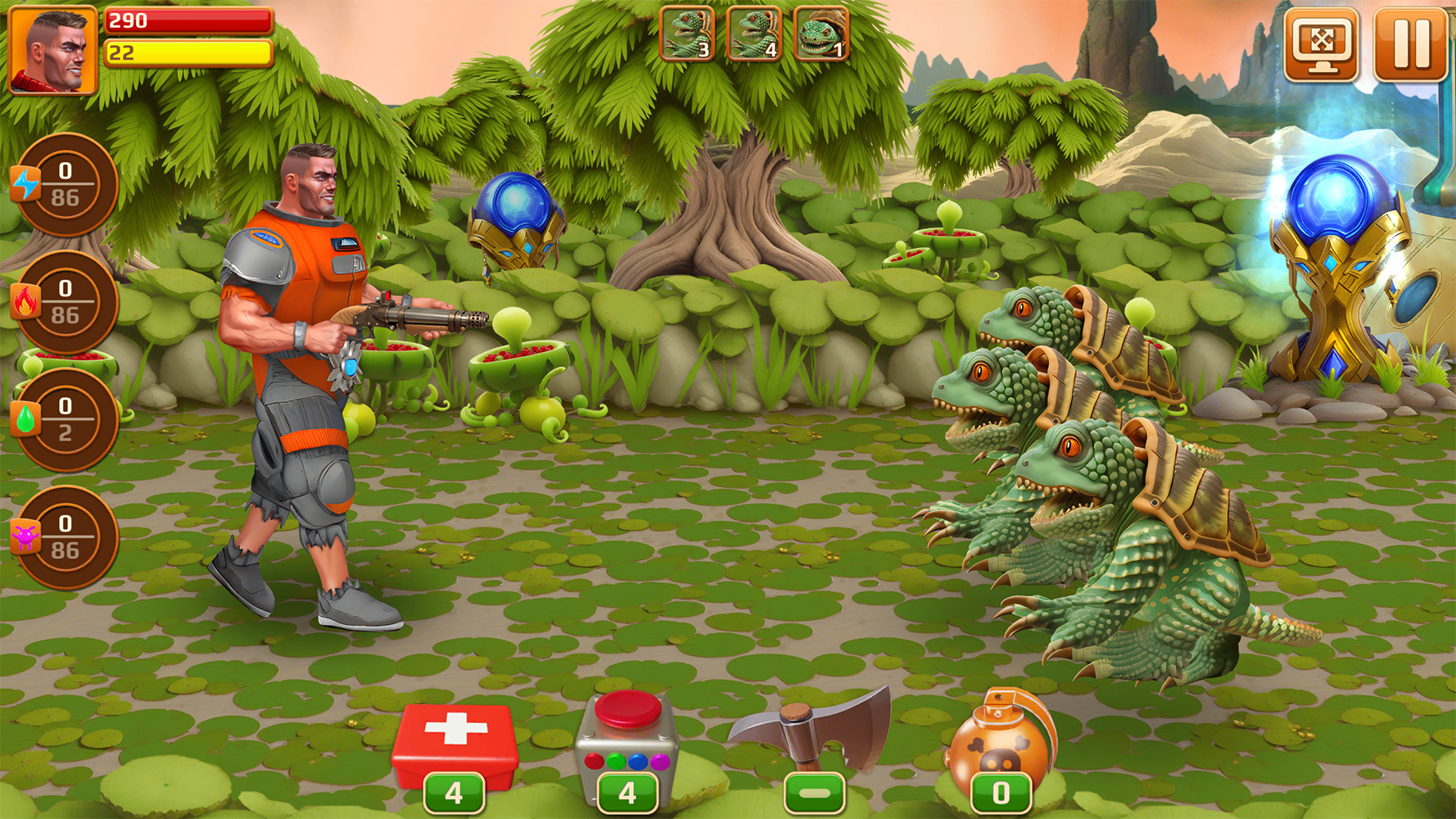Expand the axe quantity badge
Viewport: 1456px width, 819px height.
click(x=815, y=792)
